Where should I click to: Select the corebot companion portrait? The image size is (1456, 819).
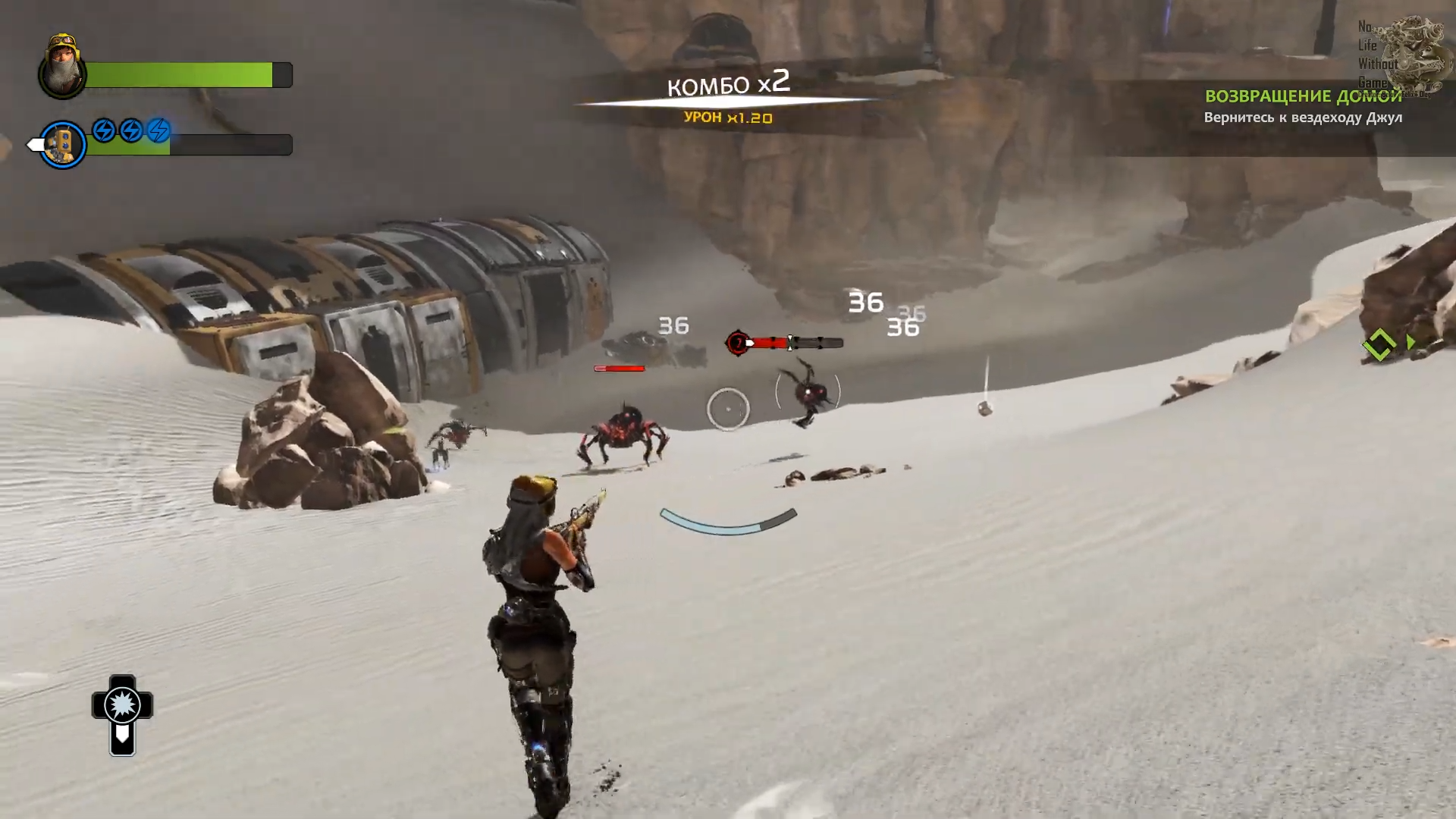(x=63, y=144)
